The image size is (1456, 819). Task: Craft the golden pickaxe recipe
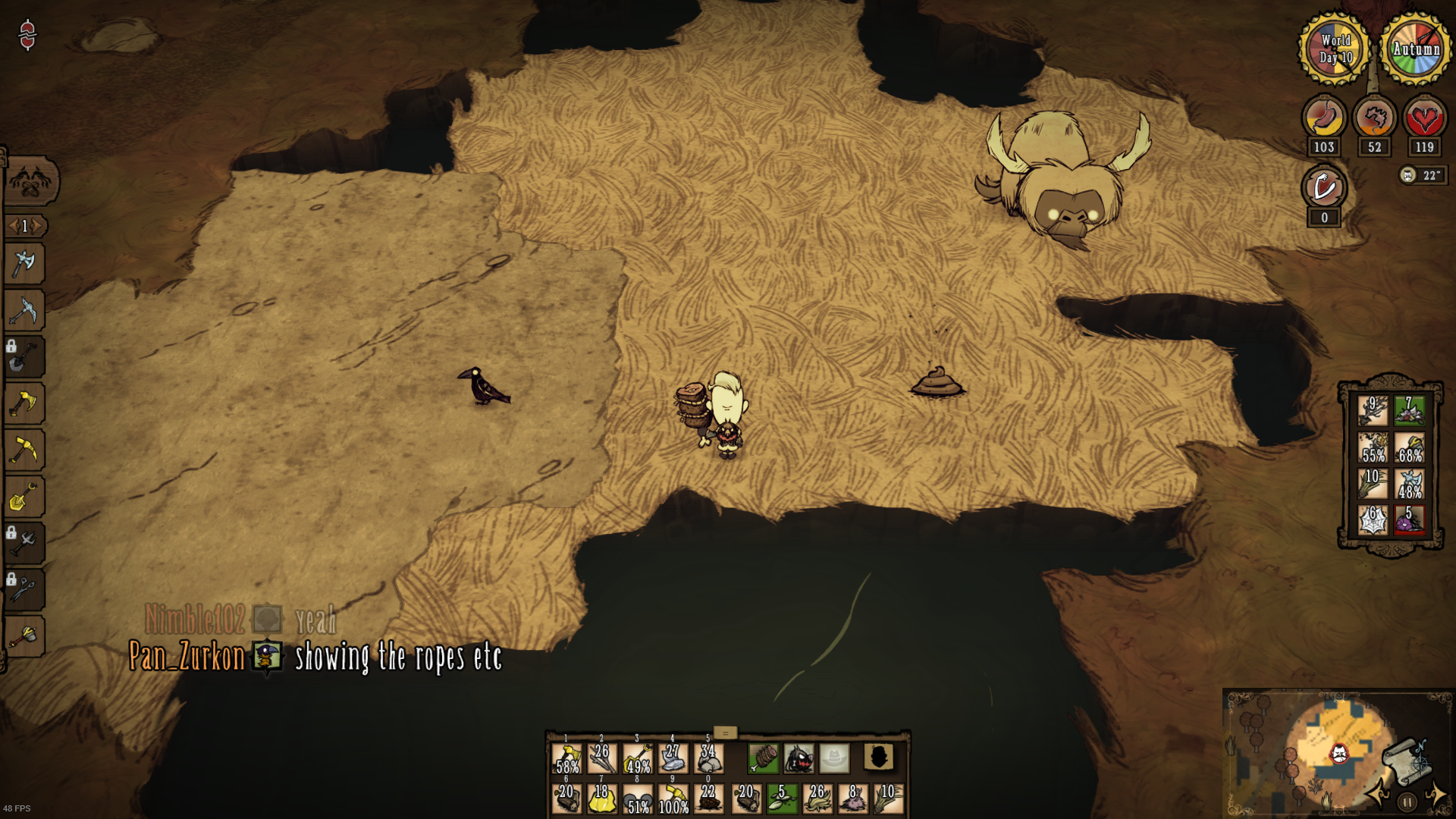(24, 450)
